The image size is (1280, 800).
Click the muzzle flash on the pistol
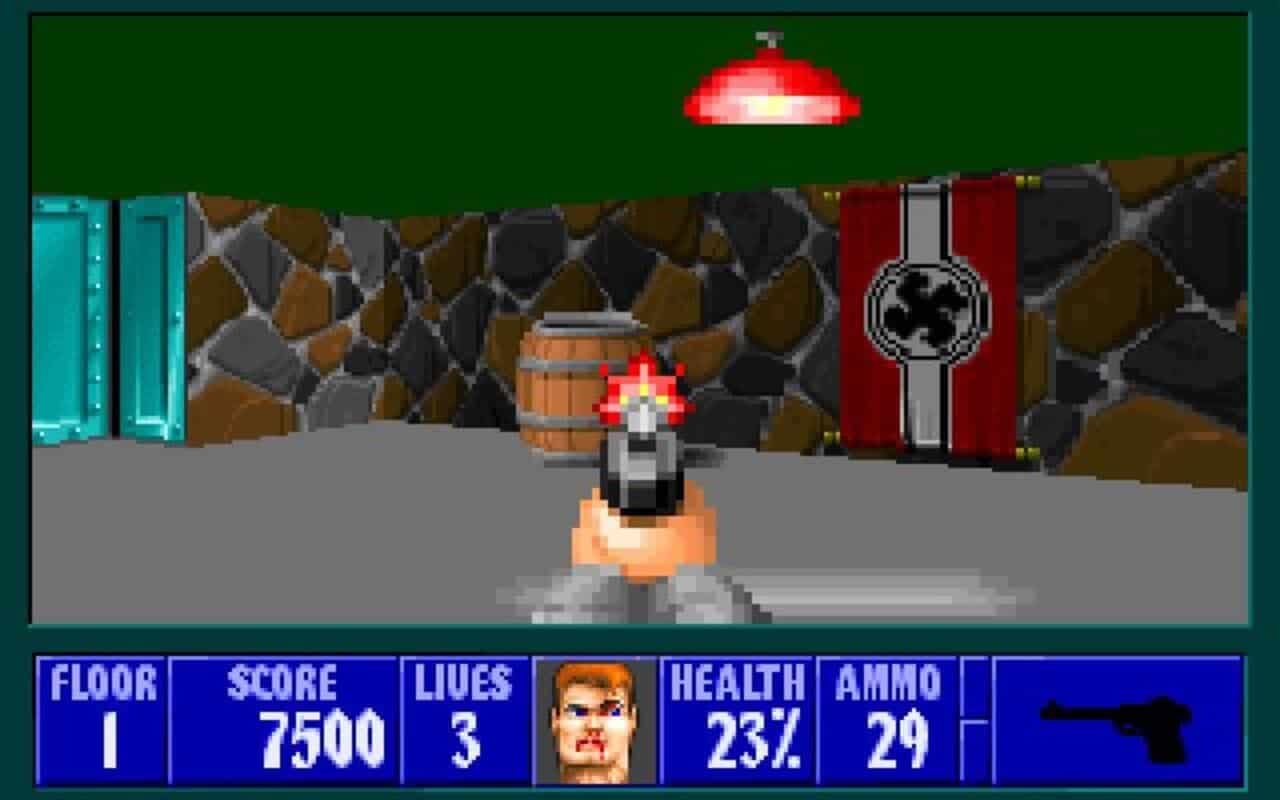(x=638, y=390)
